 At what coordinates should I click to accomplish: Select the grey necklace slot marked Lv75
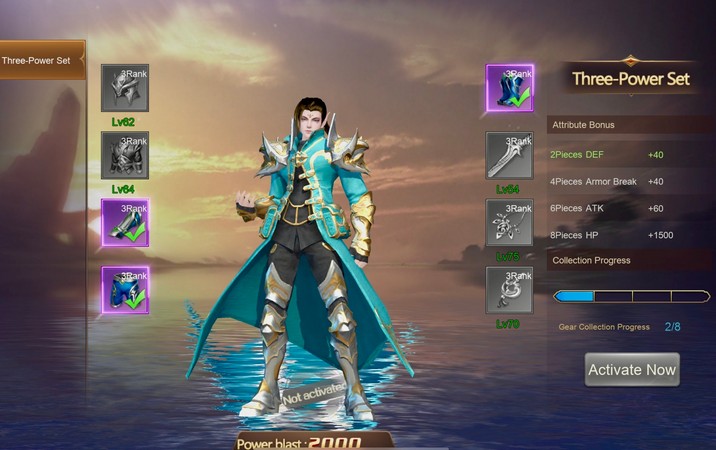click(x=510, y=222)
